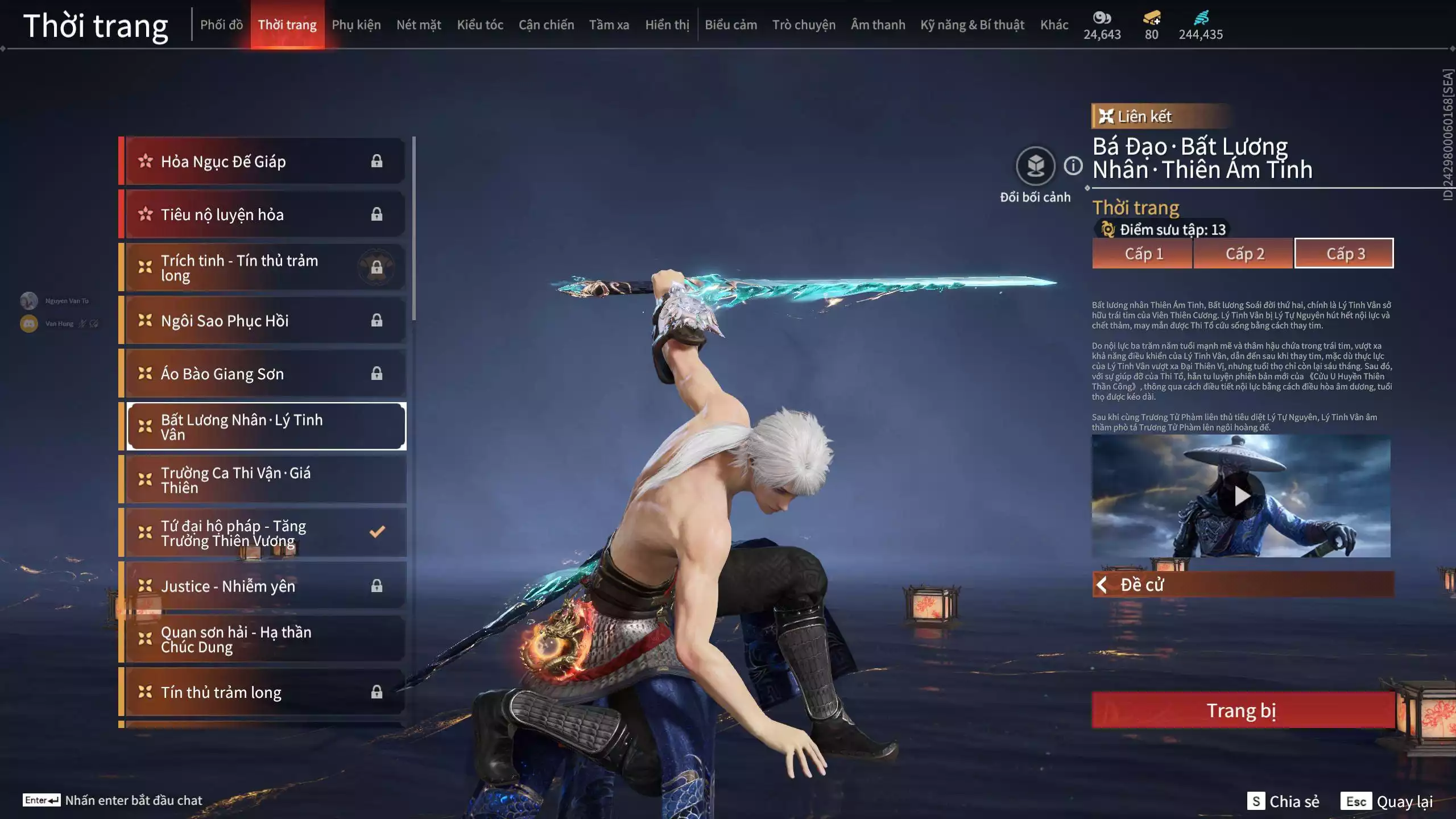Select the Kiểu tóc tab
This screenshot has height=819, width=1456.
point(480,25)
